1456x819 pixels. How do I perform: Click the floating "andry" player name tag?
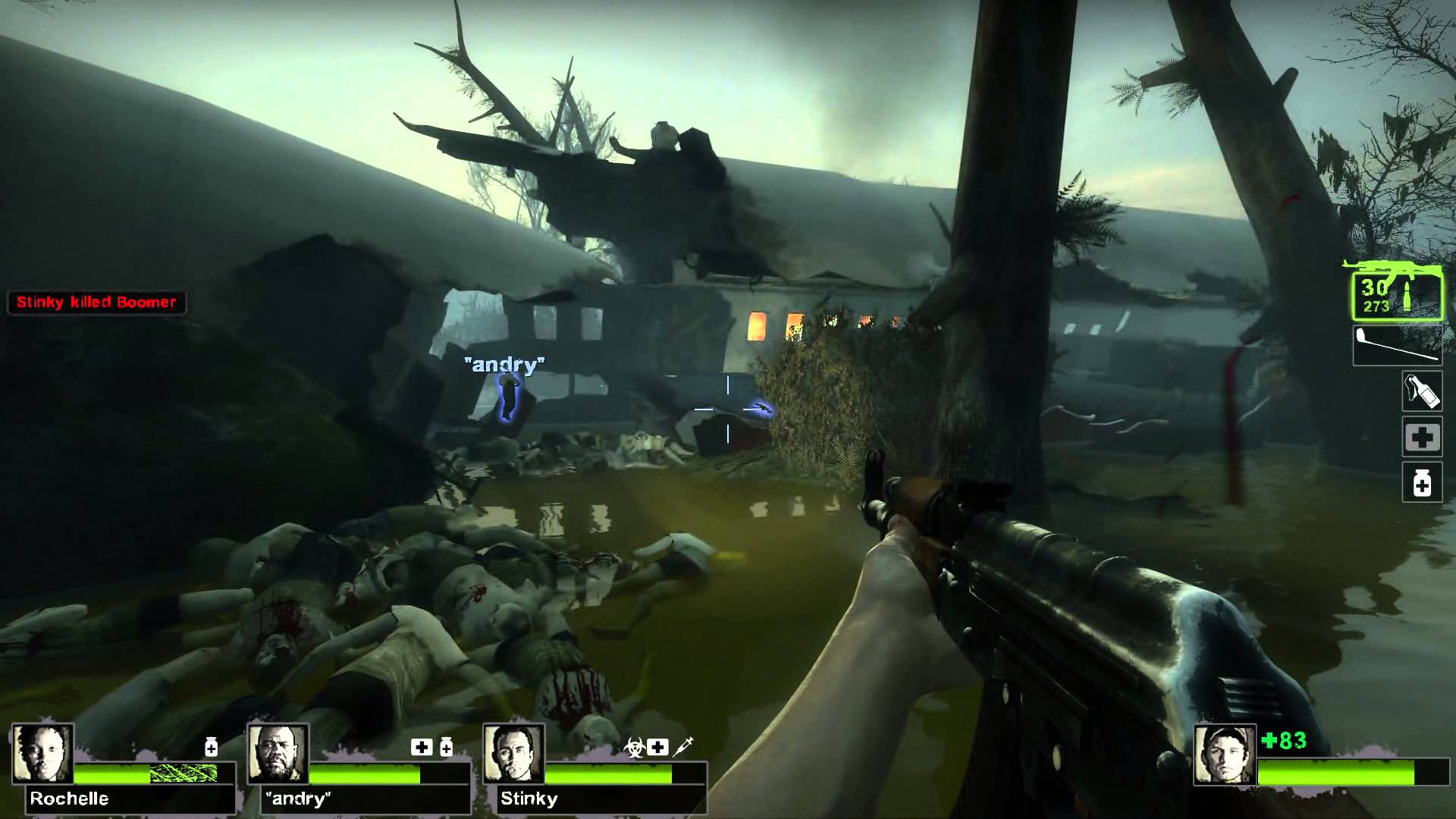point(504,364)
